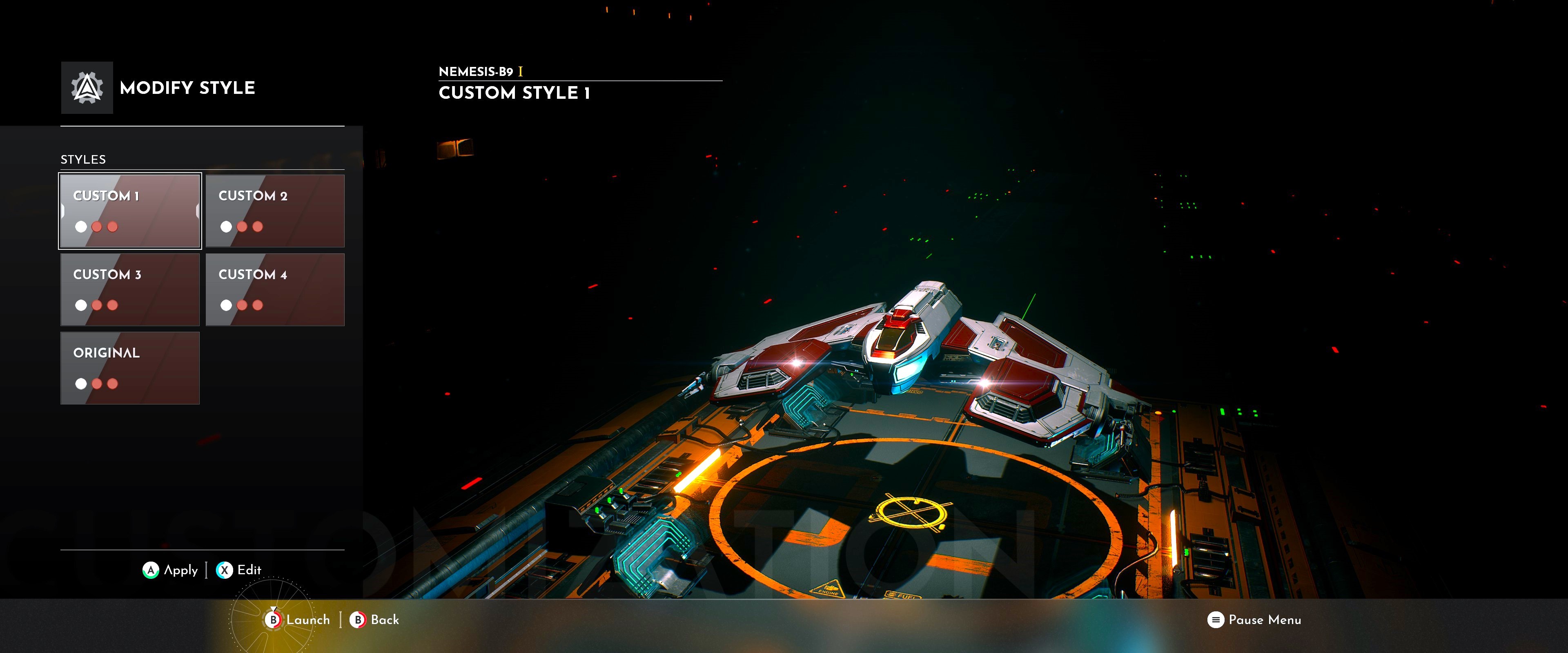Image resolution: width=1568 pixels, height=653 pixels.
Task: Select the Custom 3 style tile
Action: point(130,289)
